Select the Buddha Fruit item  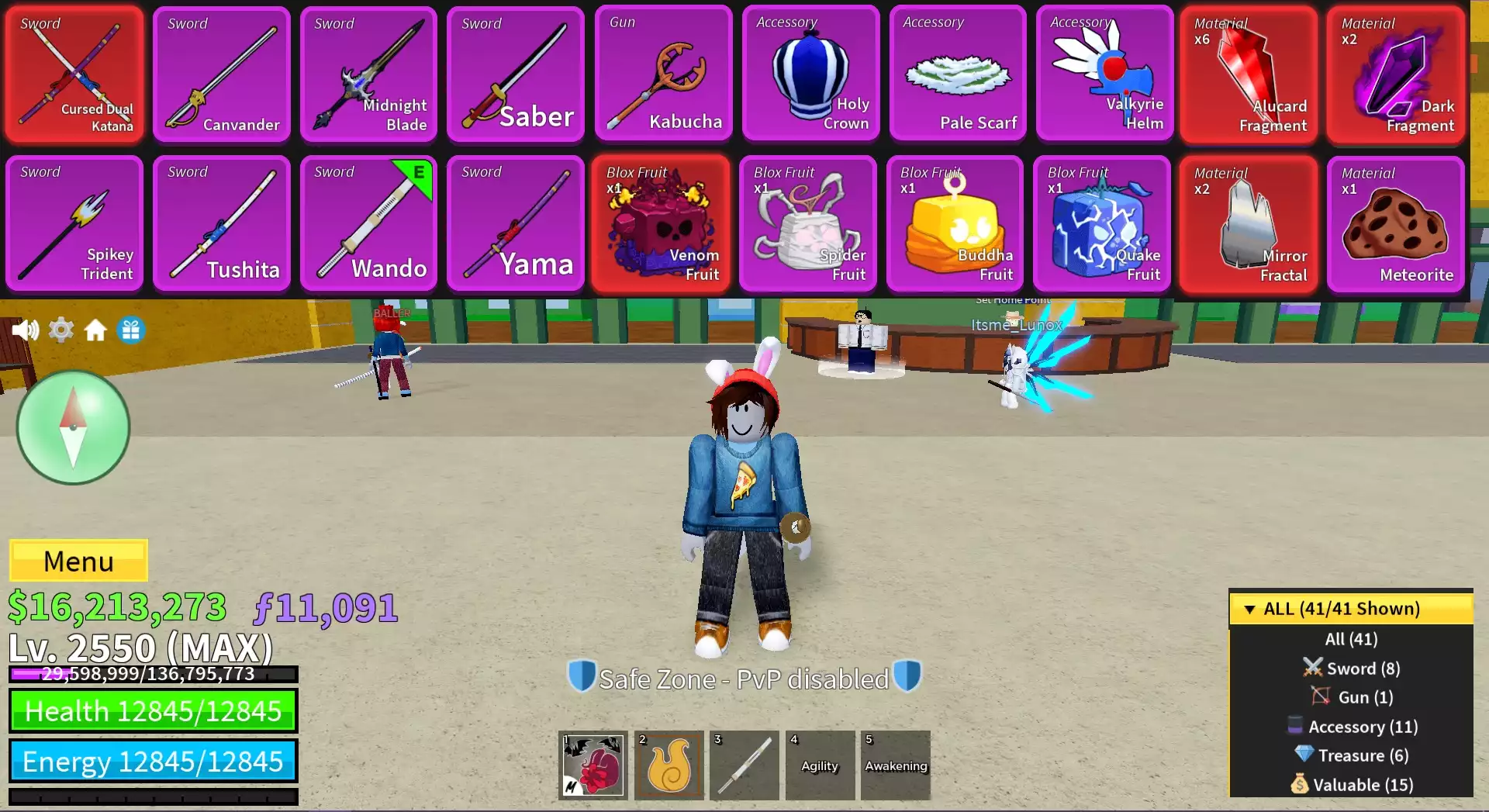tap(955, 223)
